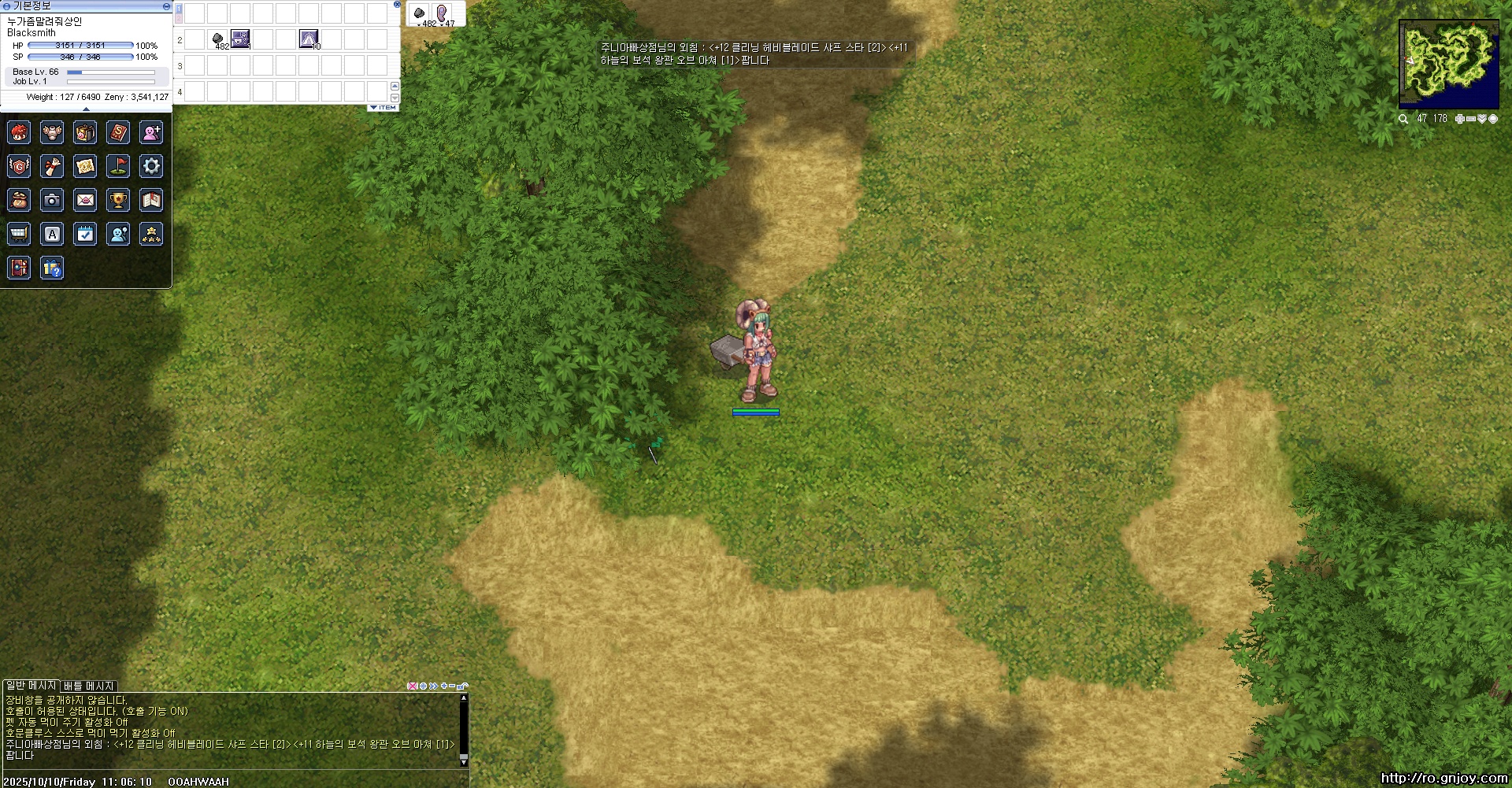This screenshot has width=1512, height=788.
Task: Open the skill book with letter S
Action: click(118, 132)
